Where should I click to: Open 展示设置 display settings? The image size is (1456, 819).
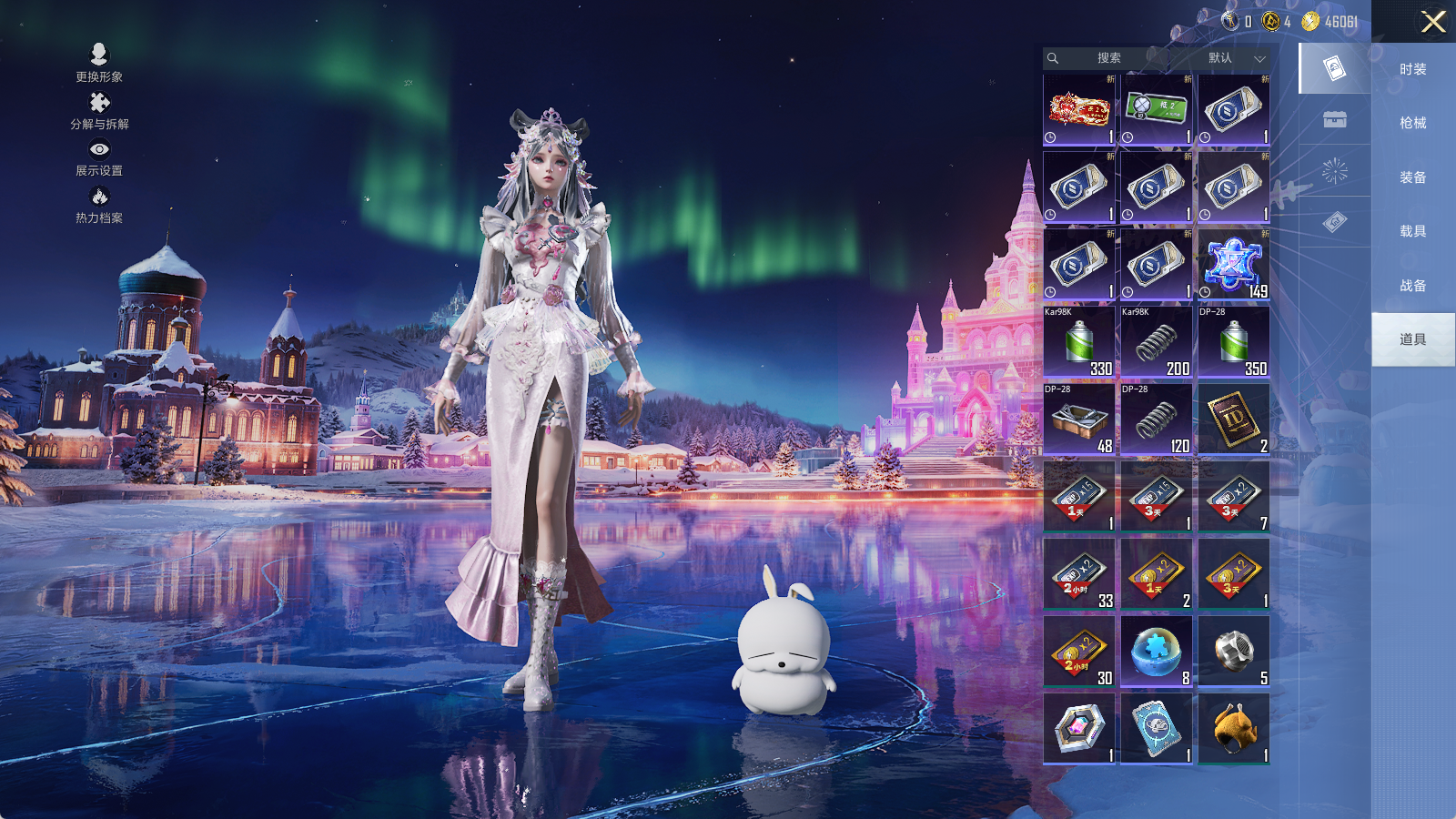pyautogui.click(x=99, y=157)
